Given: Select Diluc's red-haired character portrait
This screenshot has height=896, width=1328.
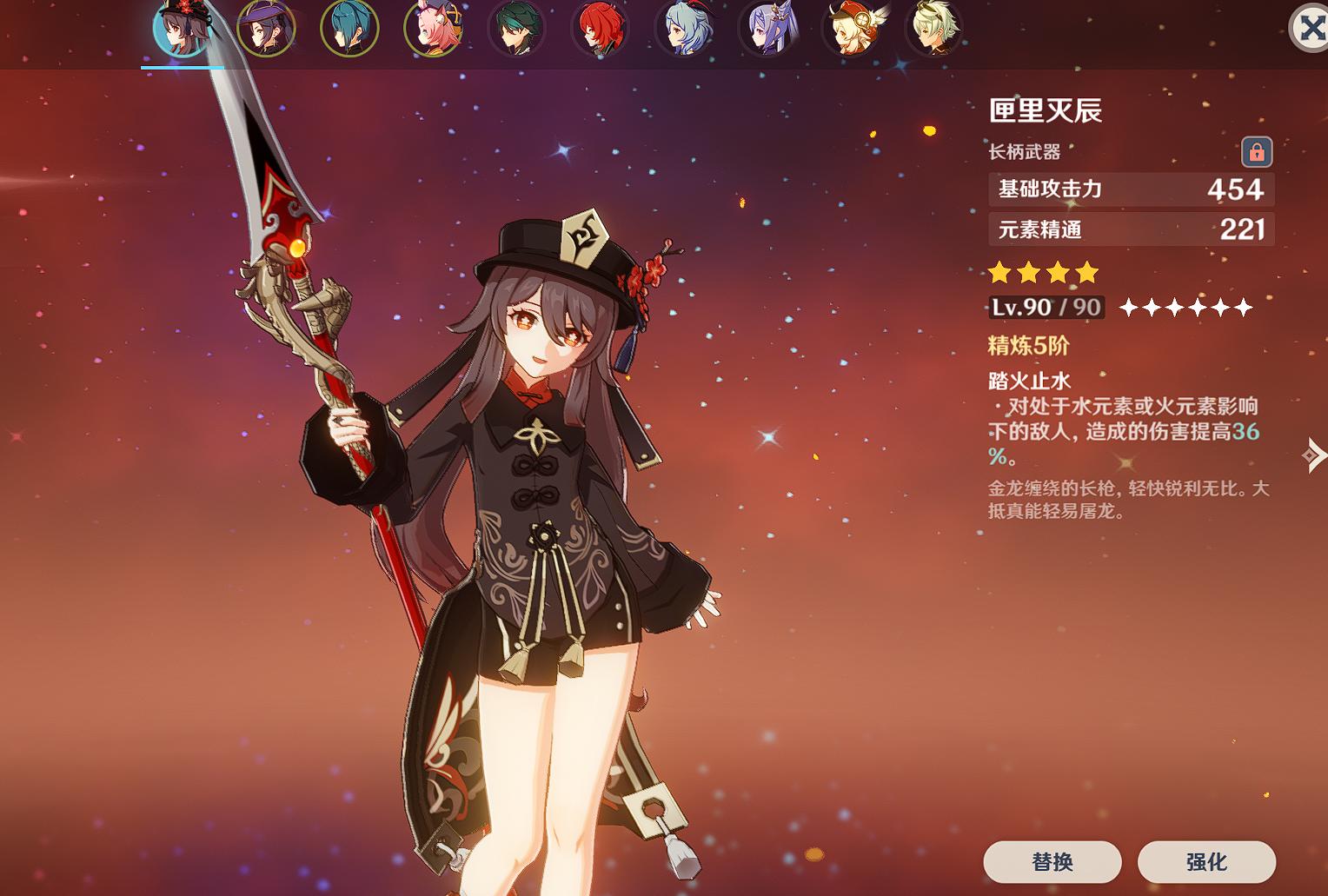Looking at the screenshot, I should point(601,28).
